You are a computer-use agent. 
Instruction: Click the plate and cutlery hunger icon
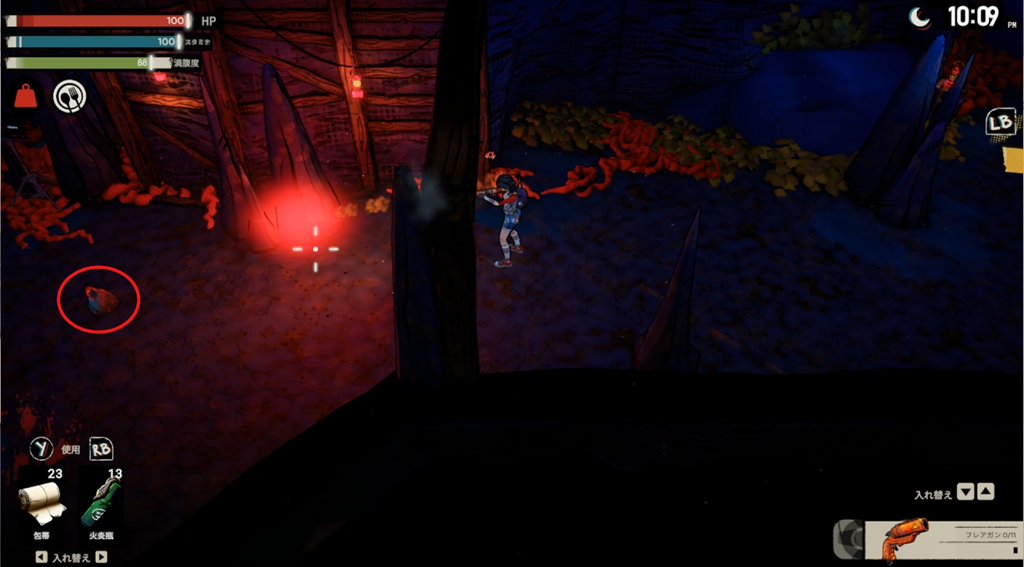click(69, 97)
